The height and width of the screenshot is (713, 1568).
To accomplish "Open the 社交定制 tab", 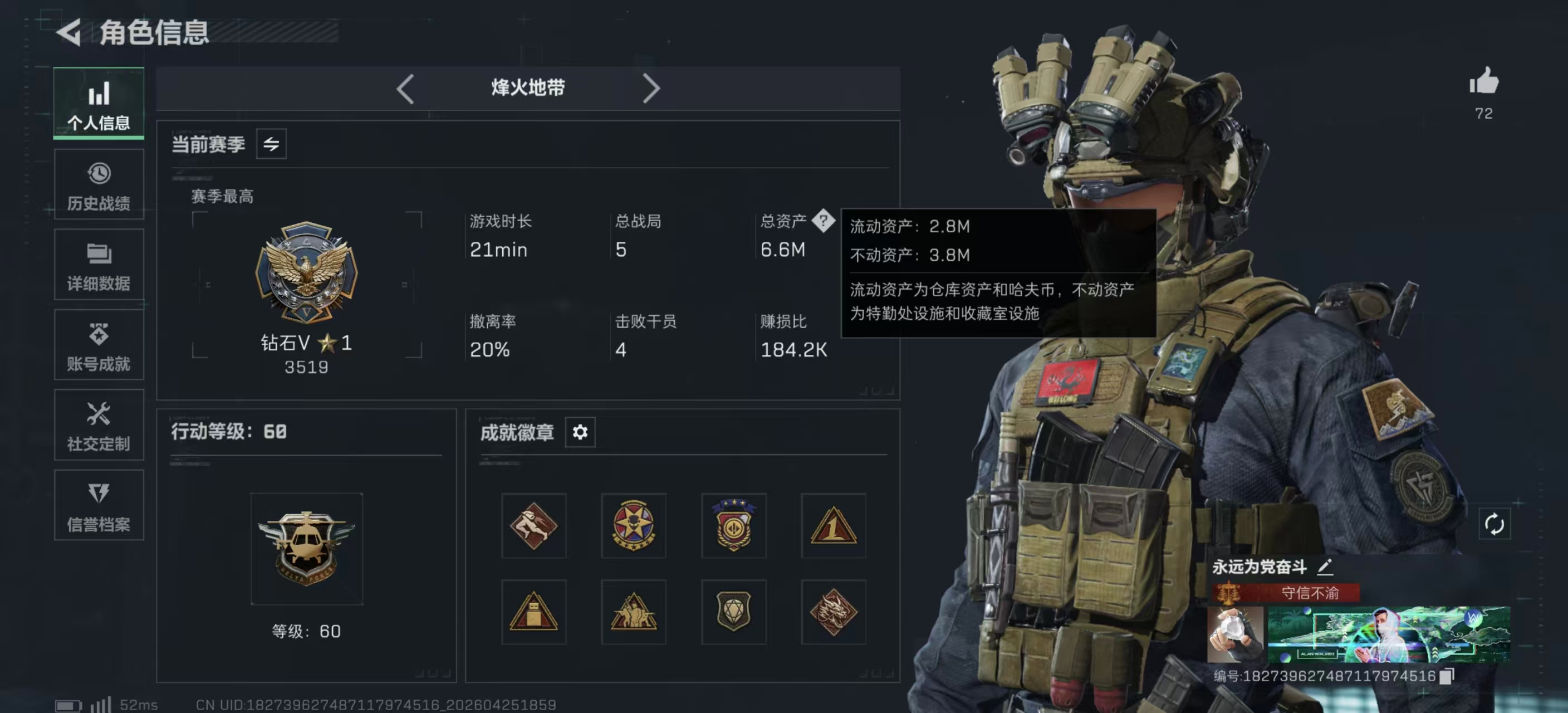I will click(x=99, y=426).
